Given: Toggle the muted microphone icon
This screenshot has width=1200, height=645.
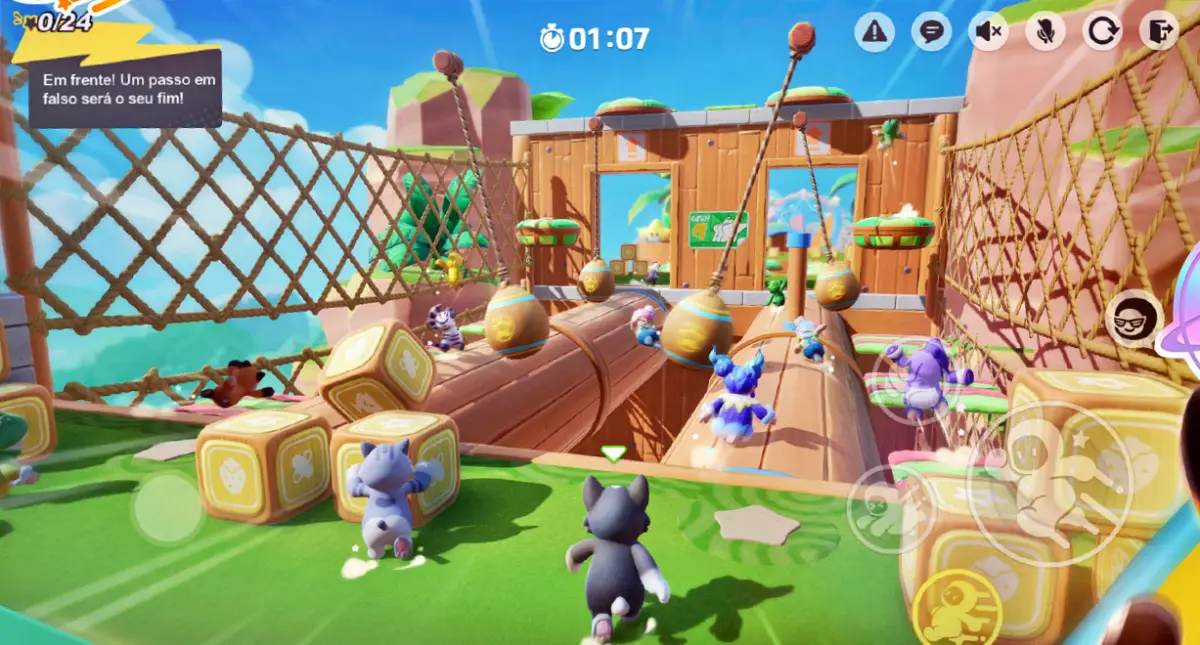Looking at the screenshot, I should (x=1045, y=32).
